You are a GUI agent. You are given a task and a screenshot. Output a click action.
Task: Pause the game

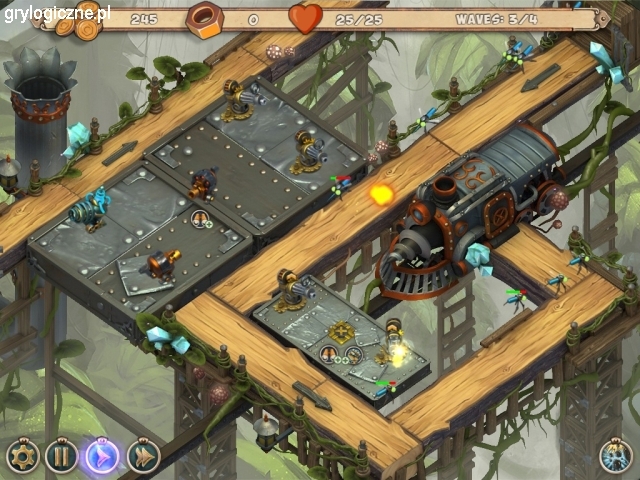pos(61,456)
